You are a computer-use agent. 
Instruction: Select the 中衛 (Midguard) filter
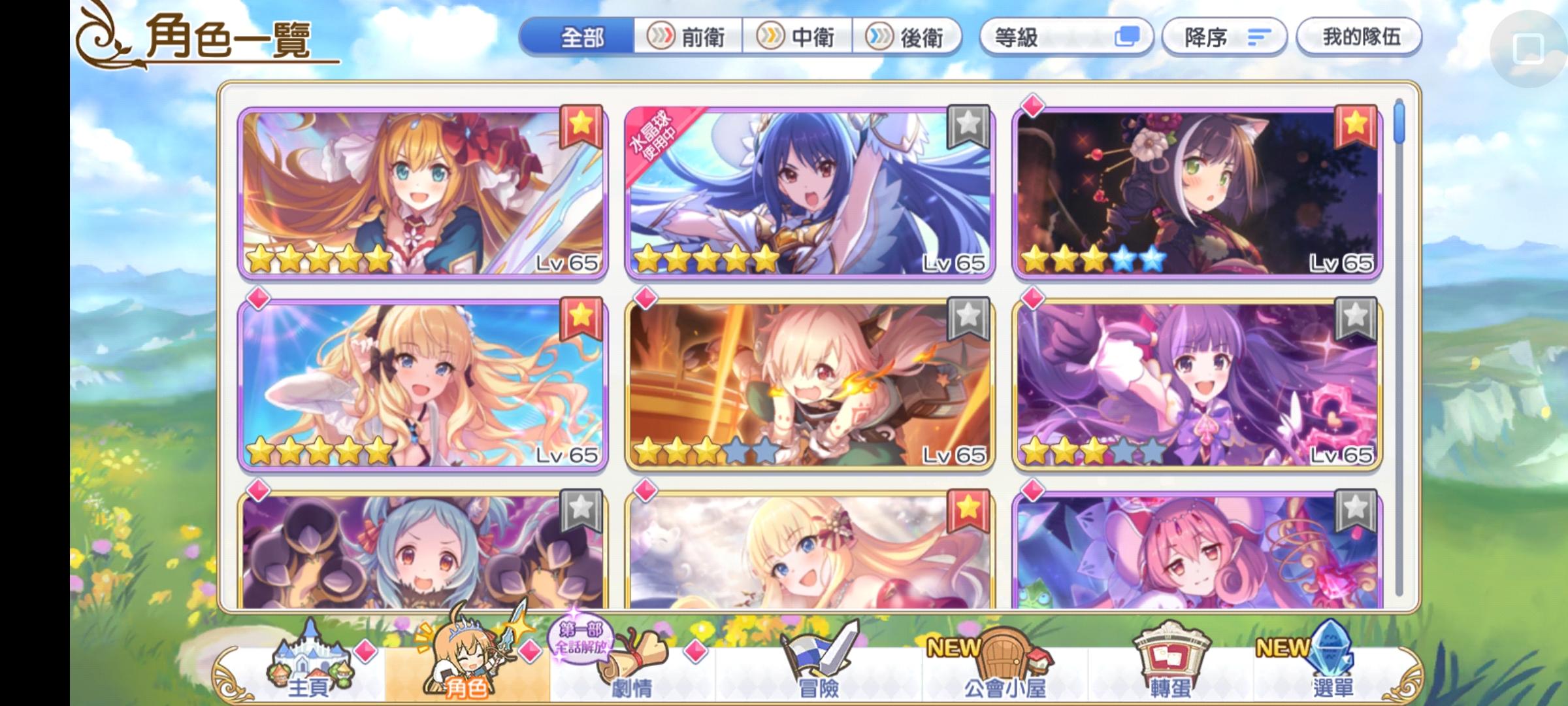tap(798, 37)
